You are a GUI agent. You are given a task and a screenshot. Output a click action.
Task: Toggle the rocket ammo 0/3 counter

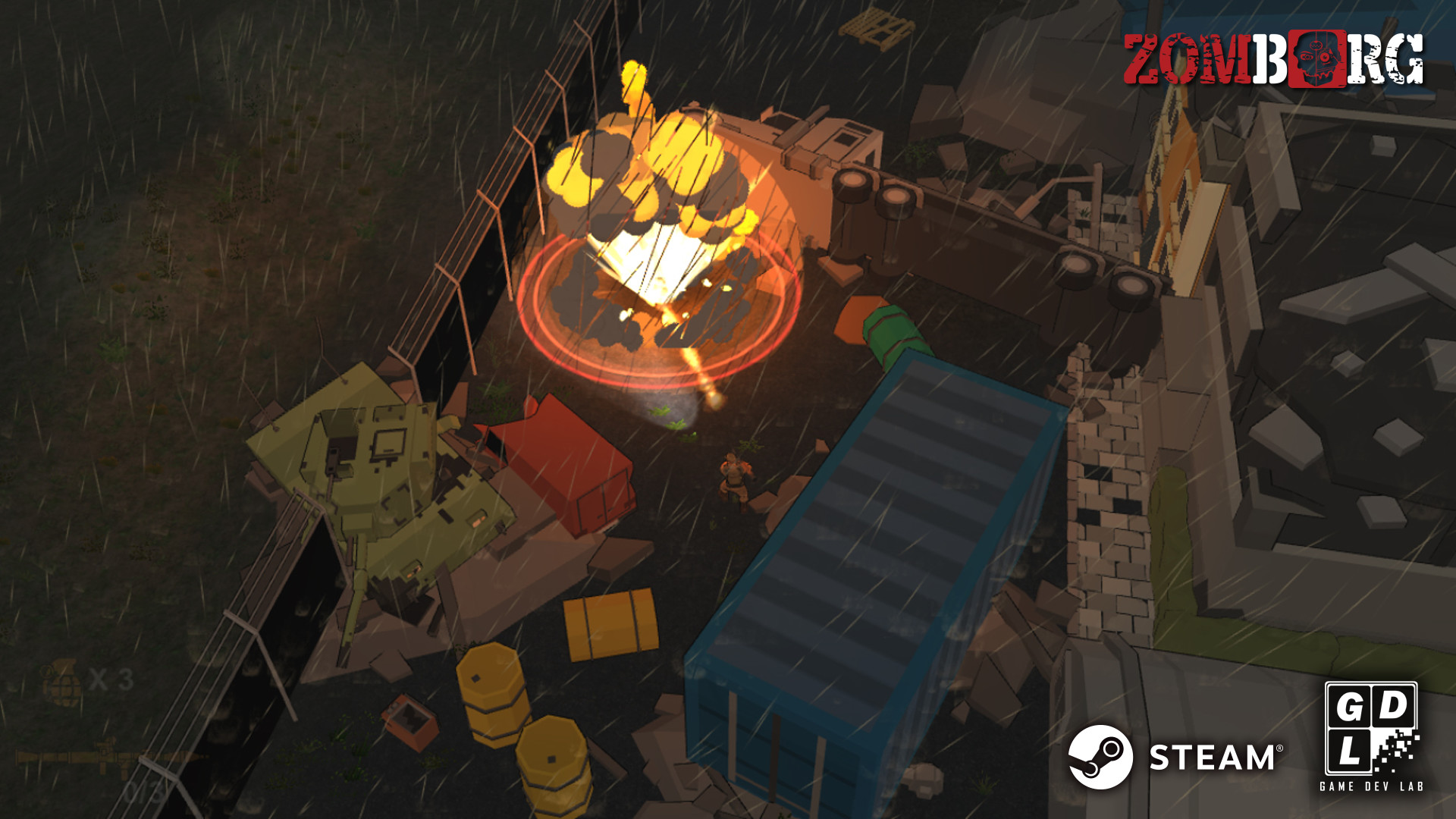tap(144, 791)
